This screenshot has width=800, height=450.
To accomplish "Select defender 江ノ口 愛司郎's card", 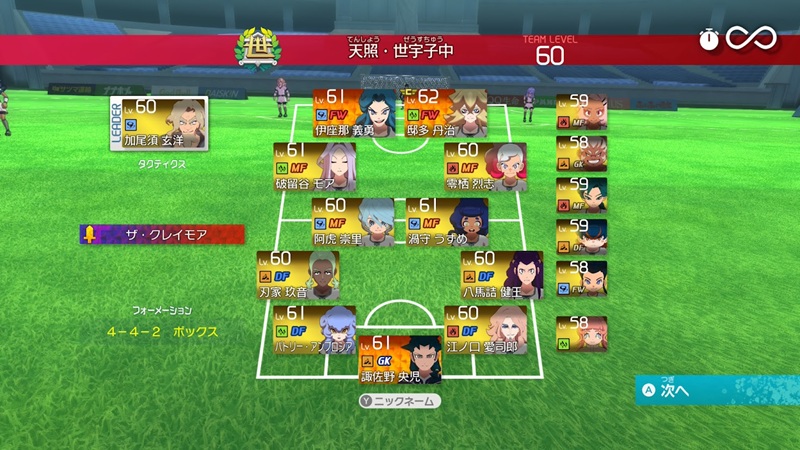I will pyautogui.click(x=485, y=330).
